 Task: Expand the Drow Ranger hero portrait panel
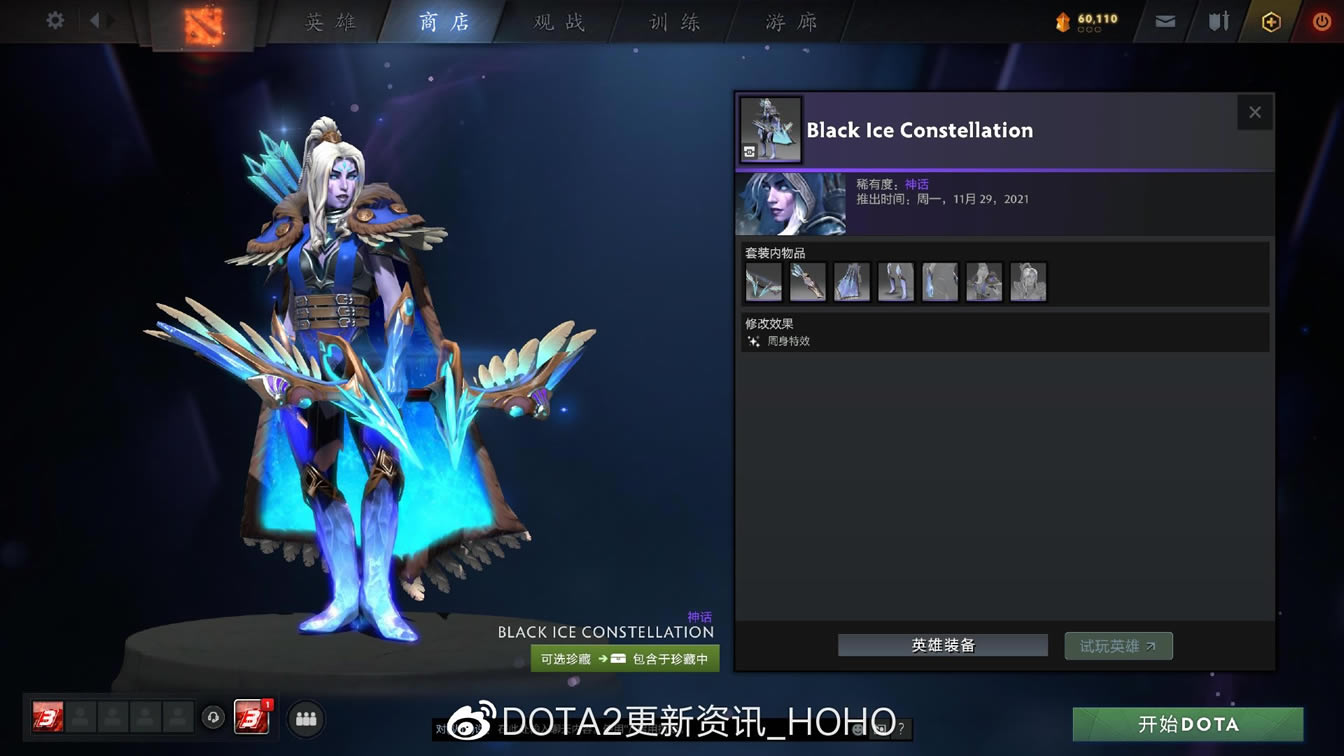tap(791, 203)
